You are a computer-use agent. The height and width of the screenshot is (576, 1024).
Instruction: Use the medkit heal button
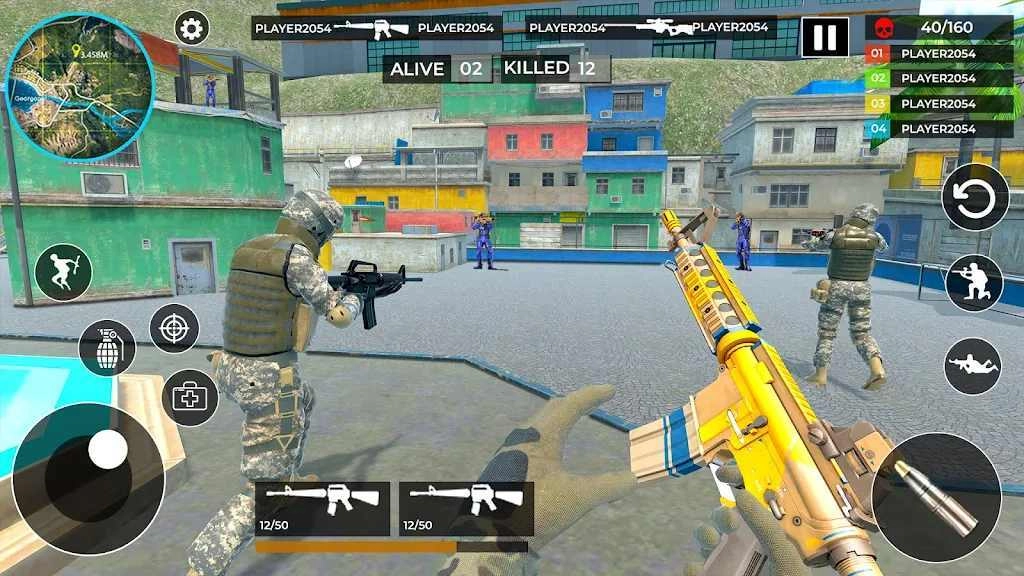pyautogui.click(x=190, y=397)
